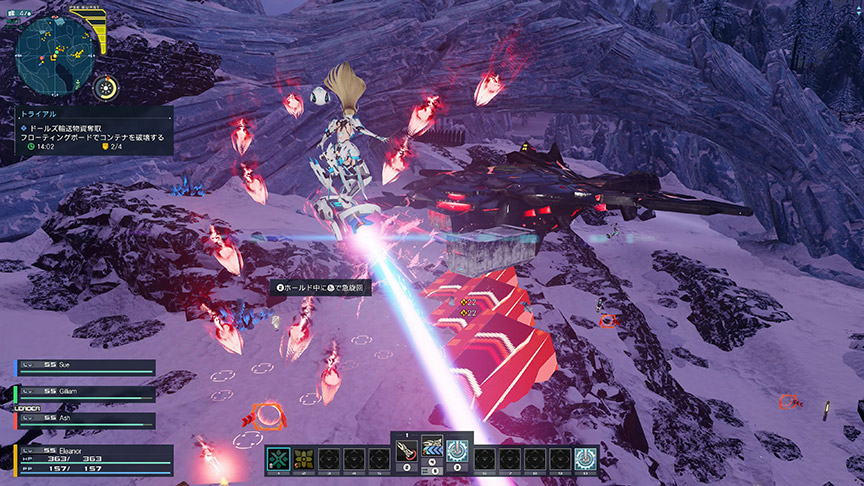Activate the last power-gear hotbar slot
The image size is (864, 486).
coord(585,458)
